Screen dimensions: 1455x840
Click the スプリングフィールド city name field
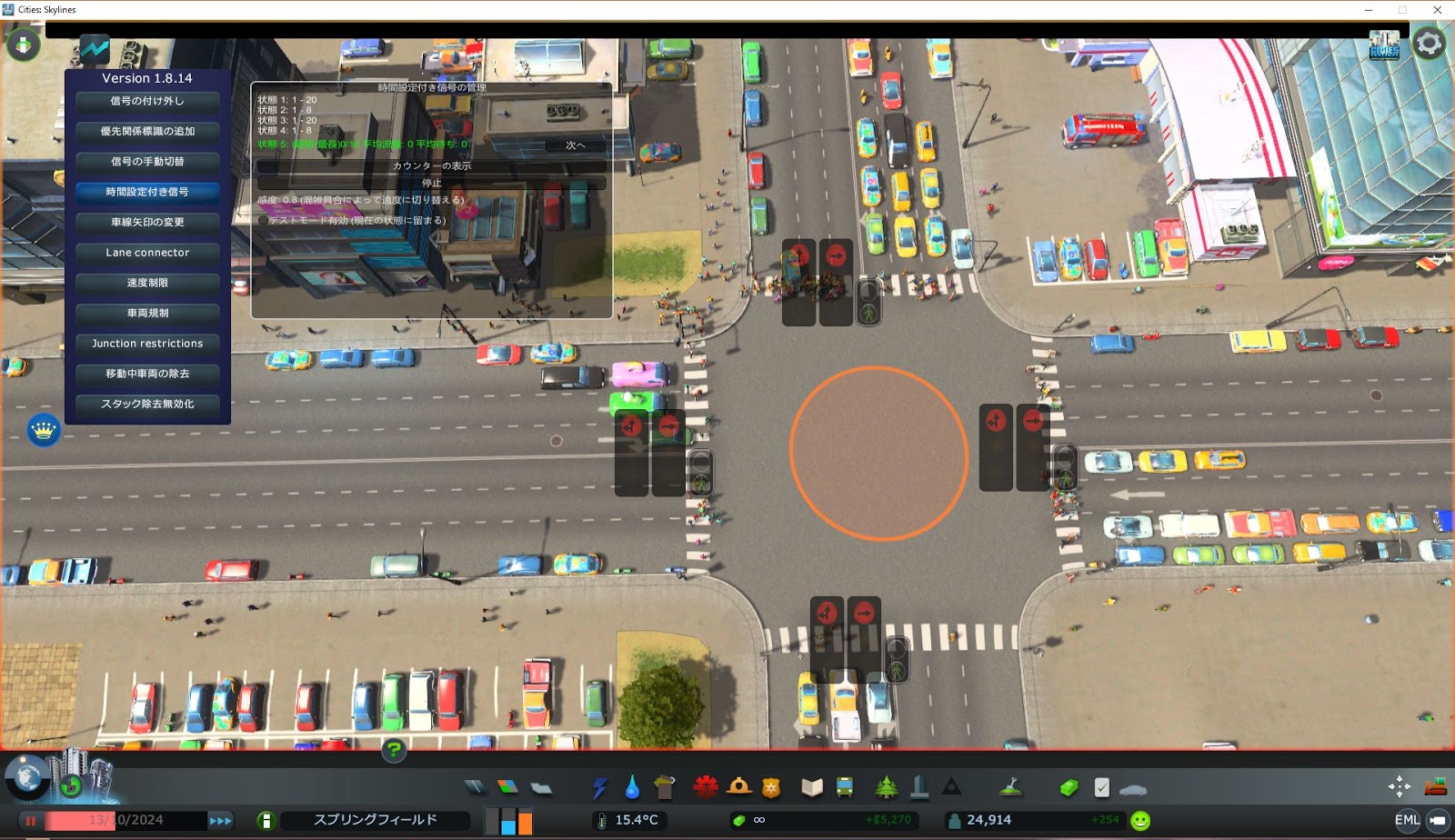[x=373, y=819]
